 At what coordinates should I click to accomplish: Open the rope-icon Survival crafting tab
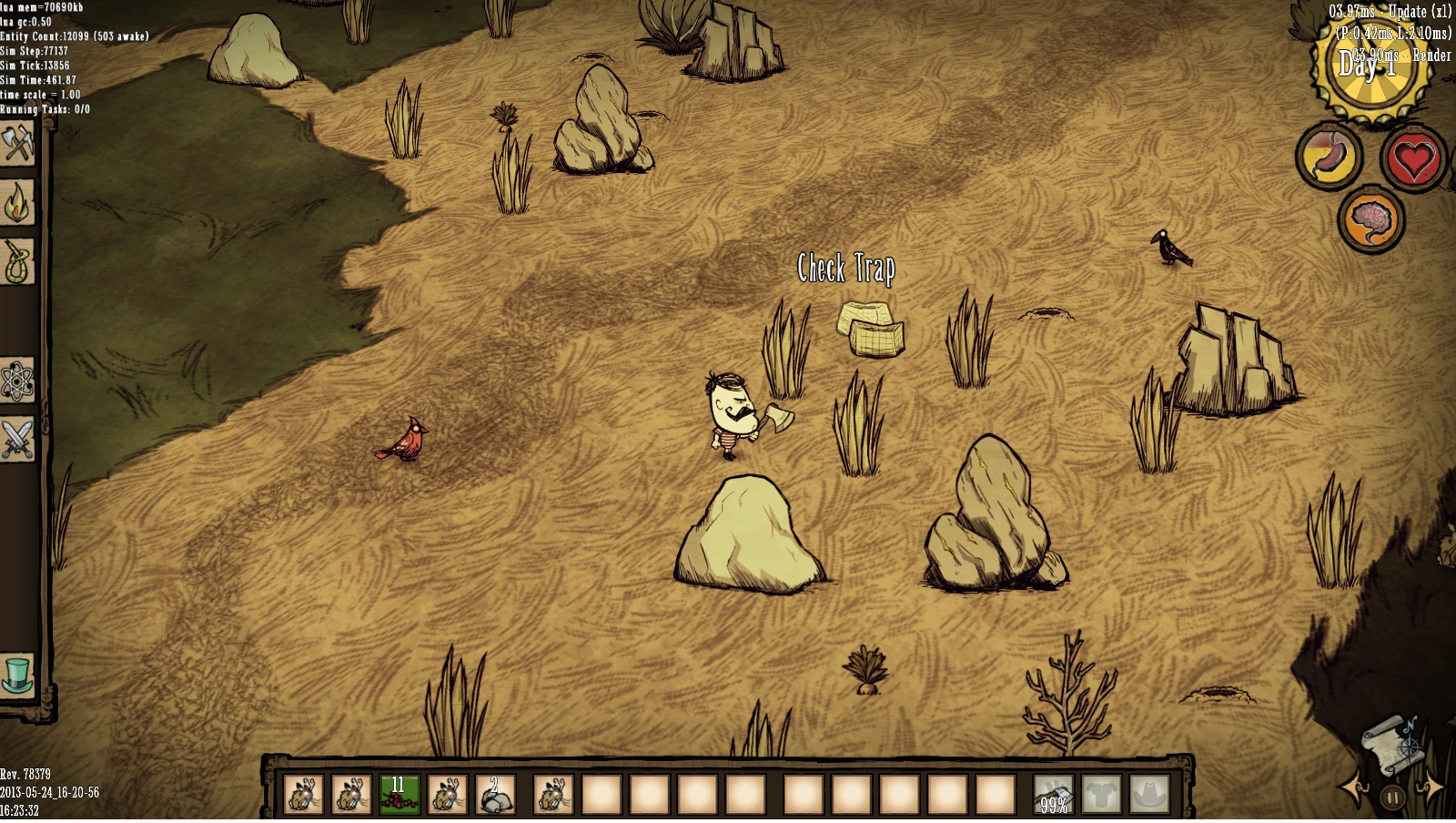(16, 262)
